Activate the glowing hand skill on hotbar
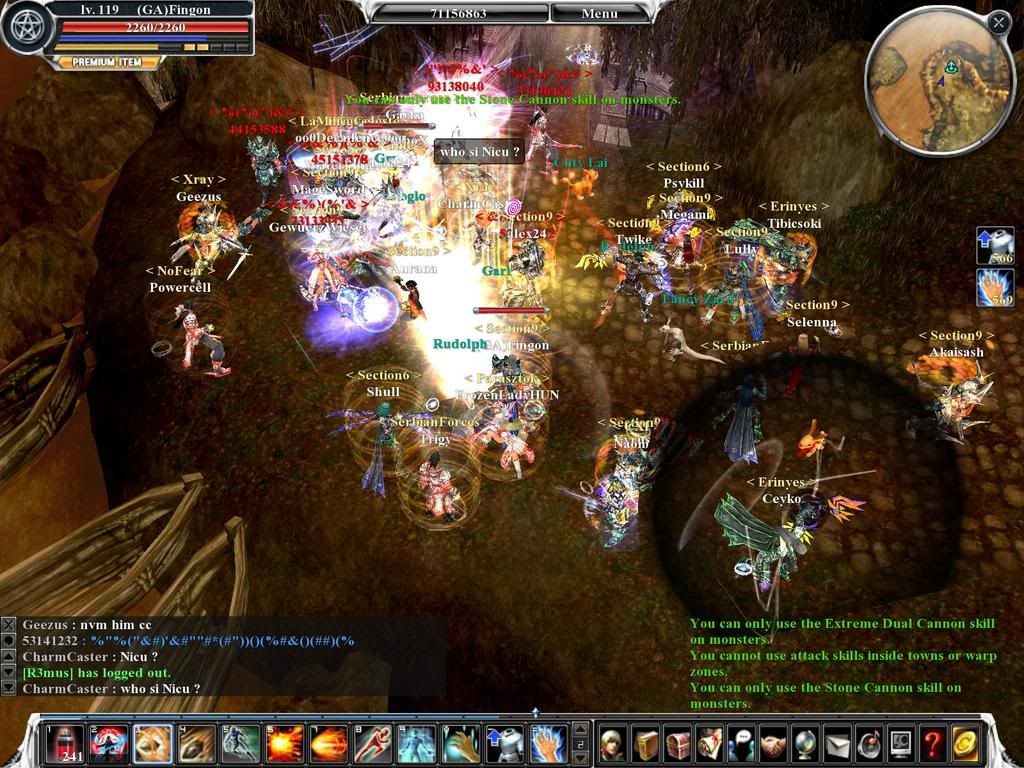Screen dimensions: 1024x768 point(547,743)
